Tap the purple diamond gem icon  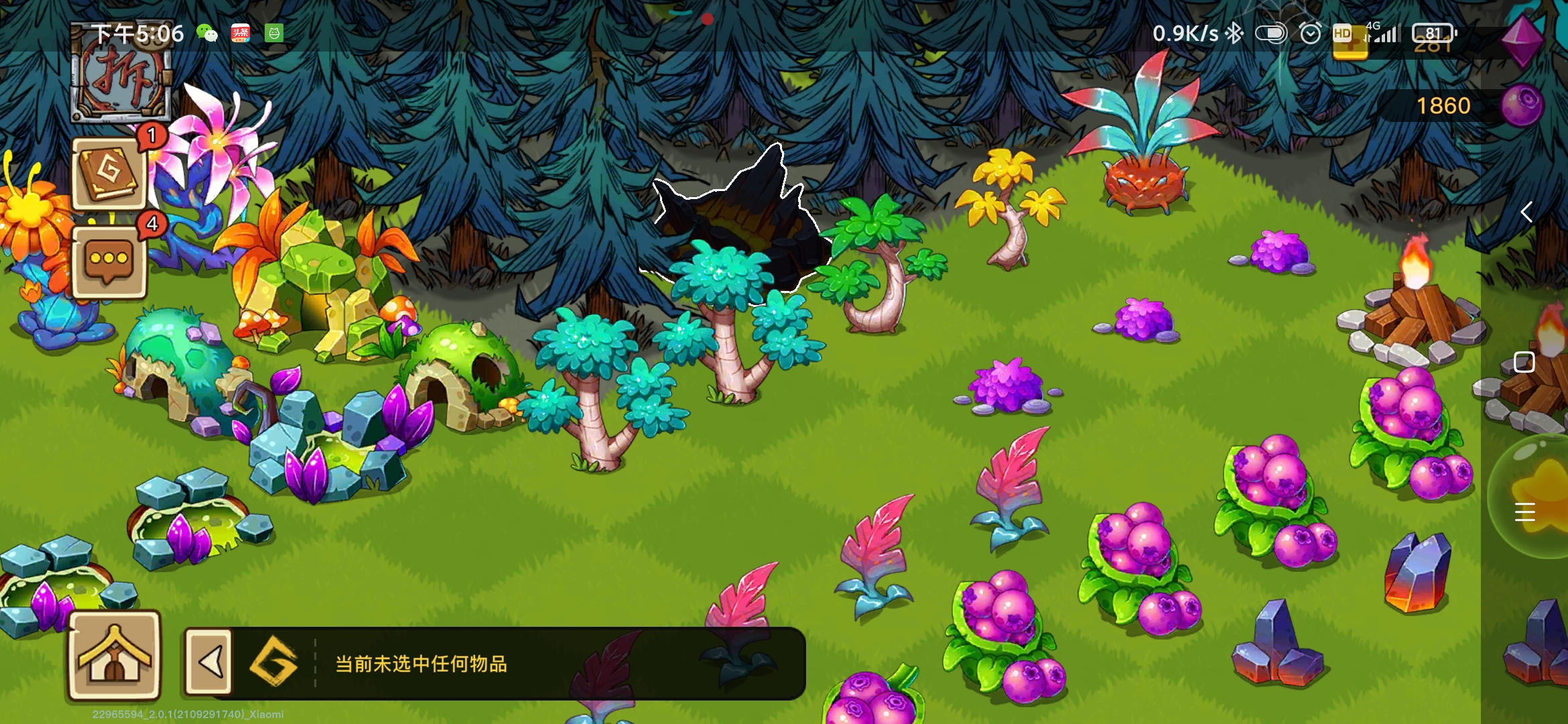(1522, 39)
